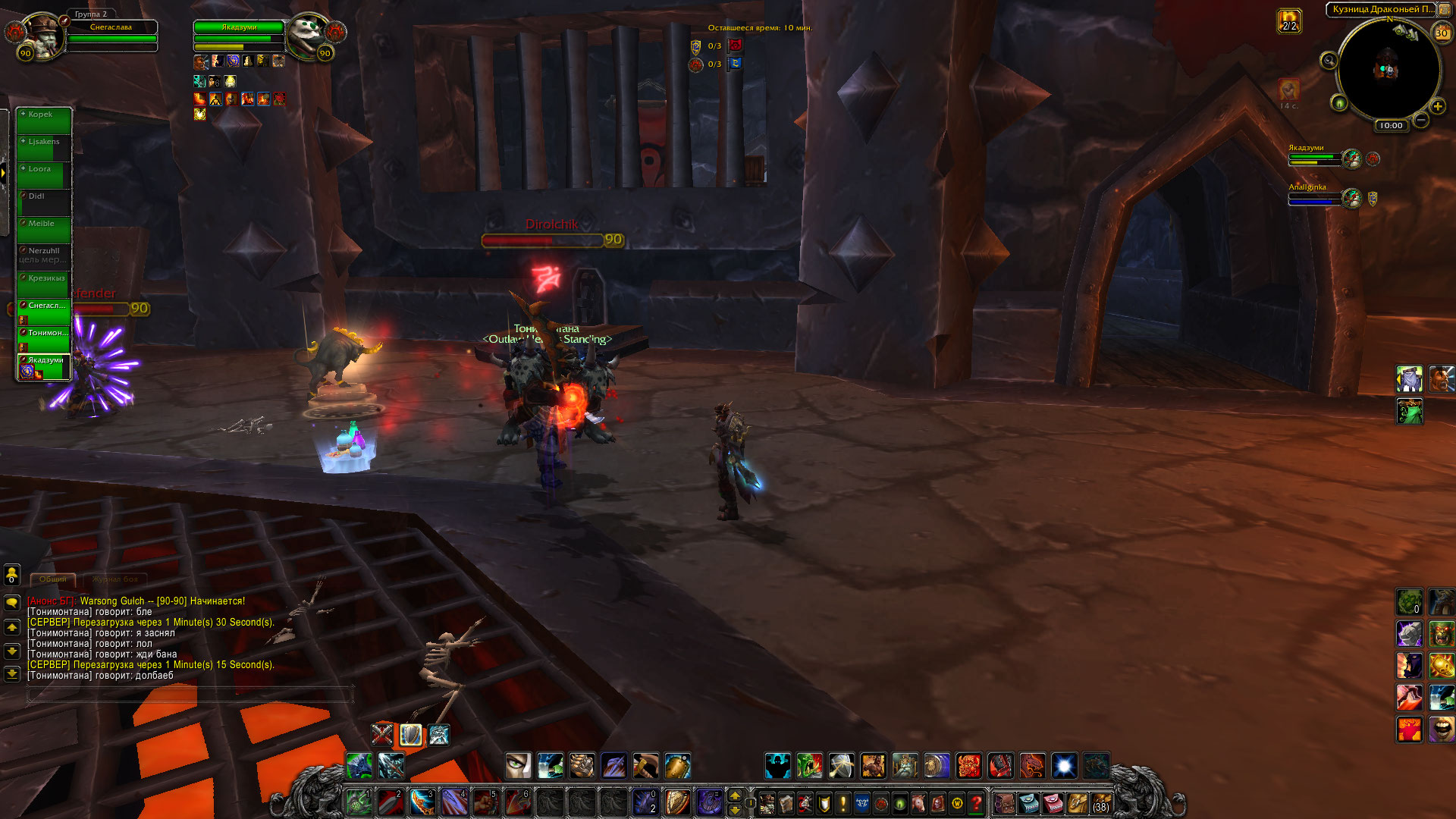The width and height of the screenshot is (1456, 819).
Task: Switch action bar page up arrow
Action: tap(734, 795)
